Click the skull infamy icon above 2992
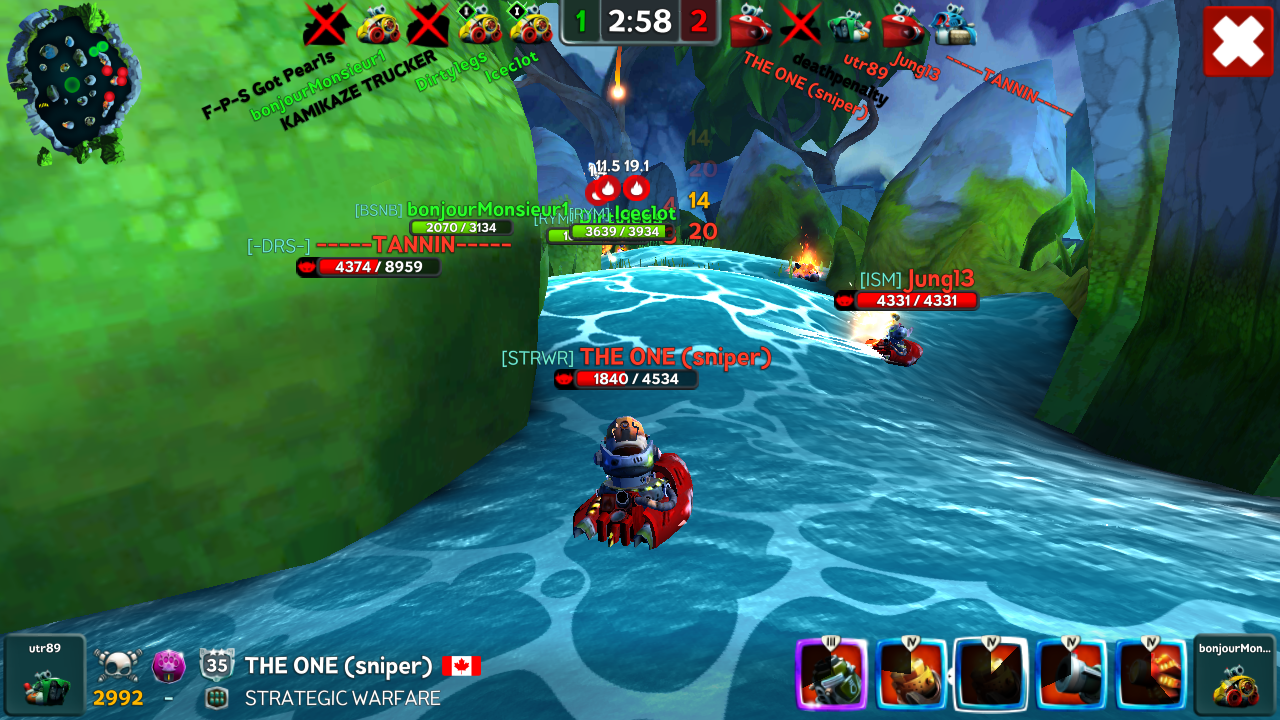The image size is (1280, 720). point(119,664)
